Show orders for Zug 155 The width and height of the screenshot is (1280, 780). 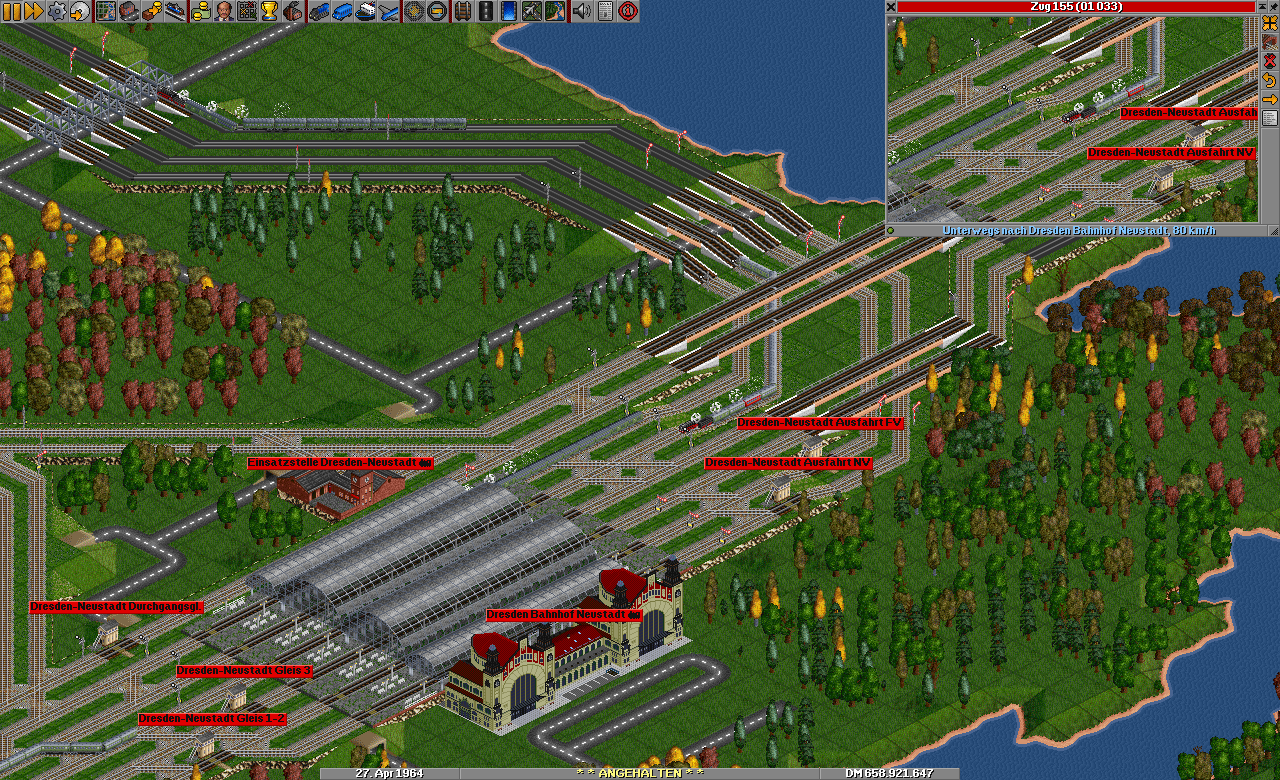pyautogui.click(x=1270, y=99)
